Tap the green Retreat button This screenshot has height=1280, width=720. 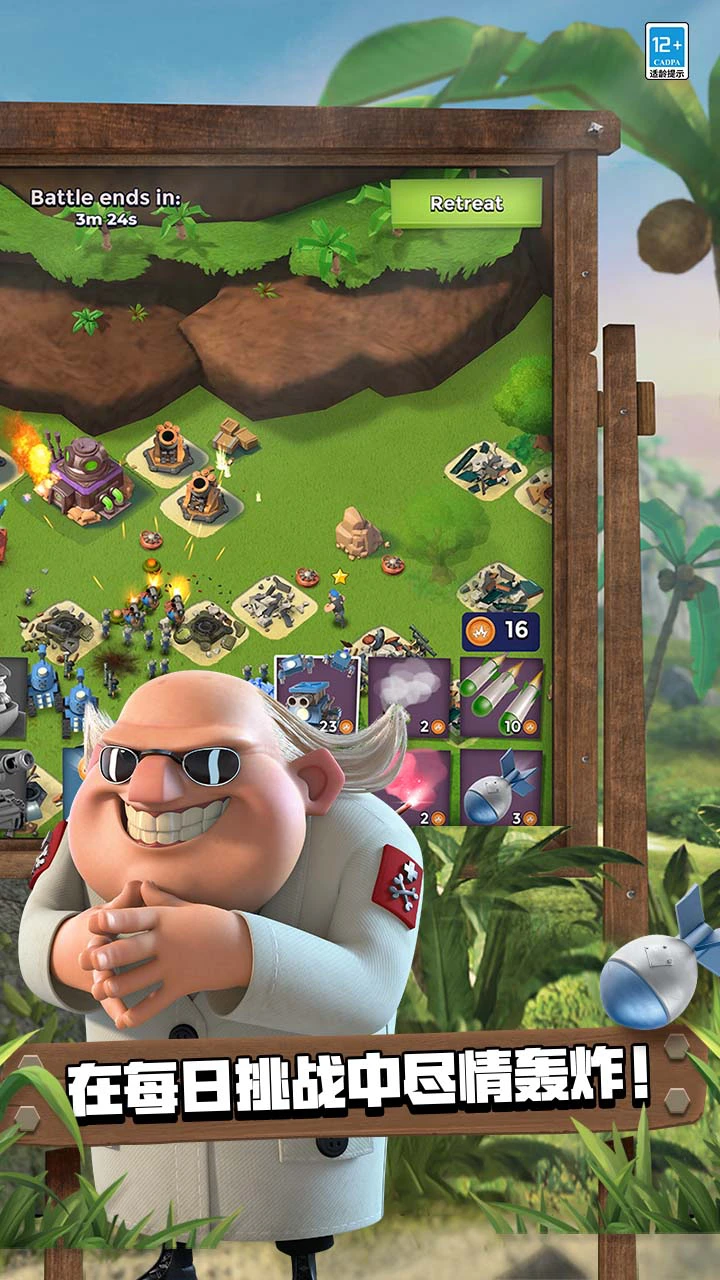tap(466, 203)
